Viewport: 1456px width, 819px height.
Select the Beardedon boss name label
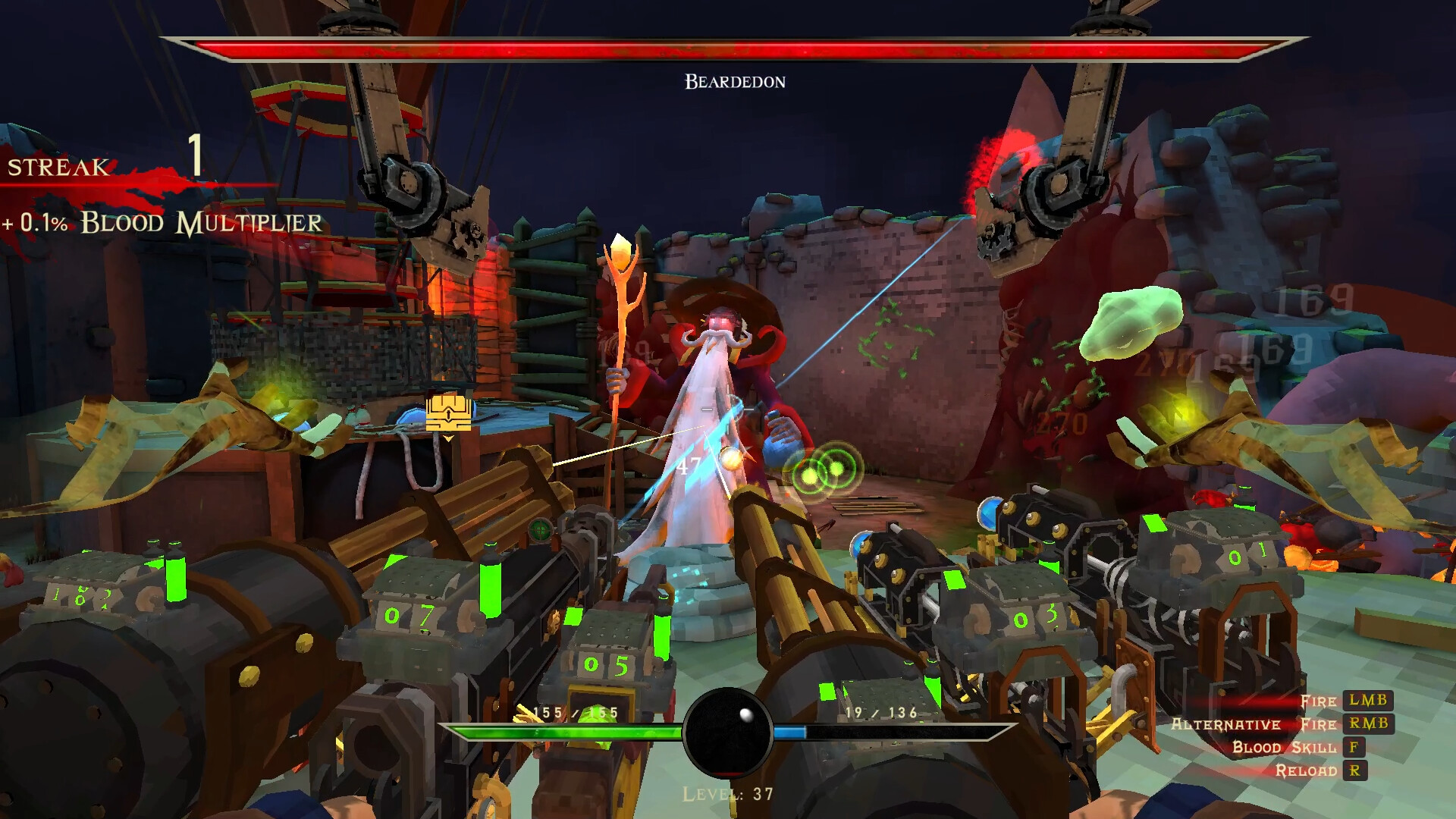pos(733,80)
